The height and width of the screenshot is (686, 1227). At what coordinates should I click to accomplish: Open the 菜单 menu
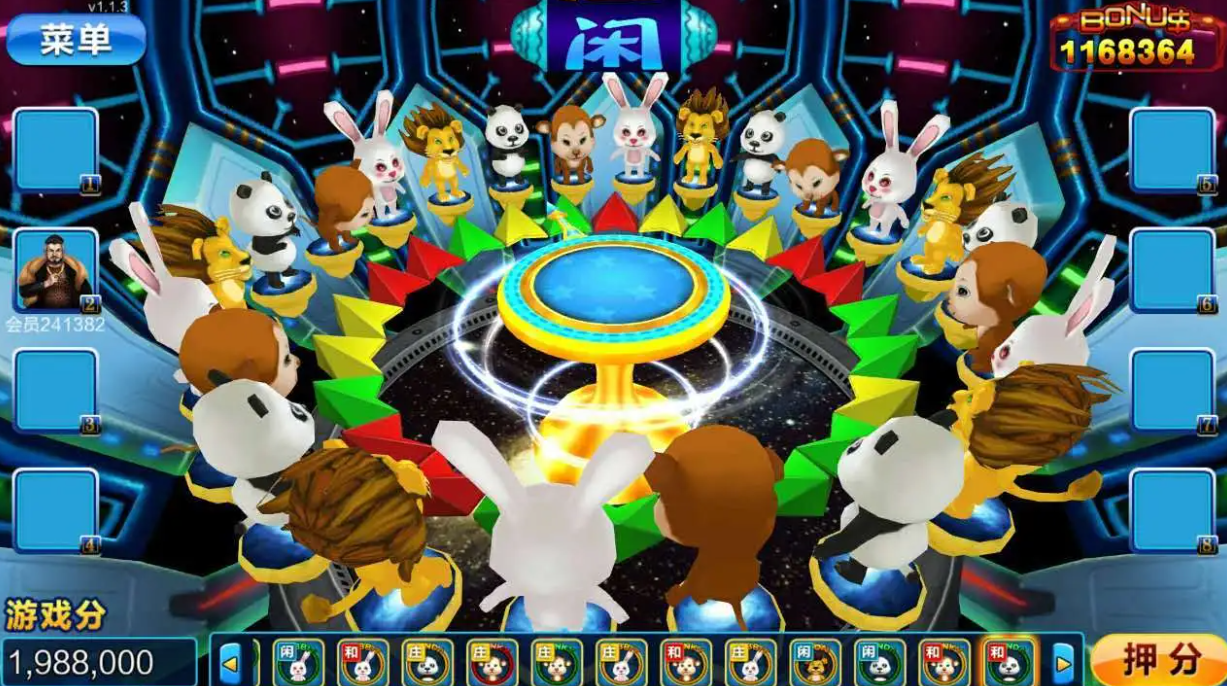[76, 39]
